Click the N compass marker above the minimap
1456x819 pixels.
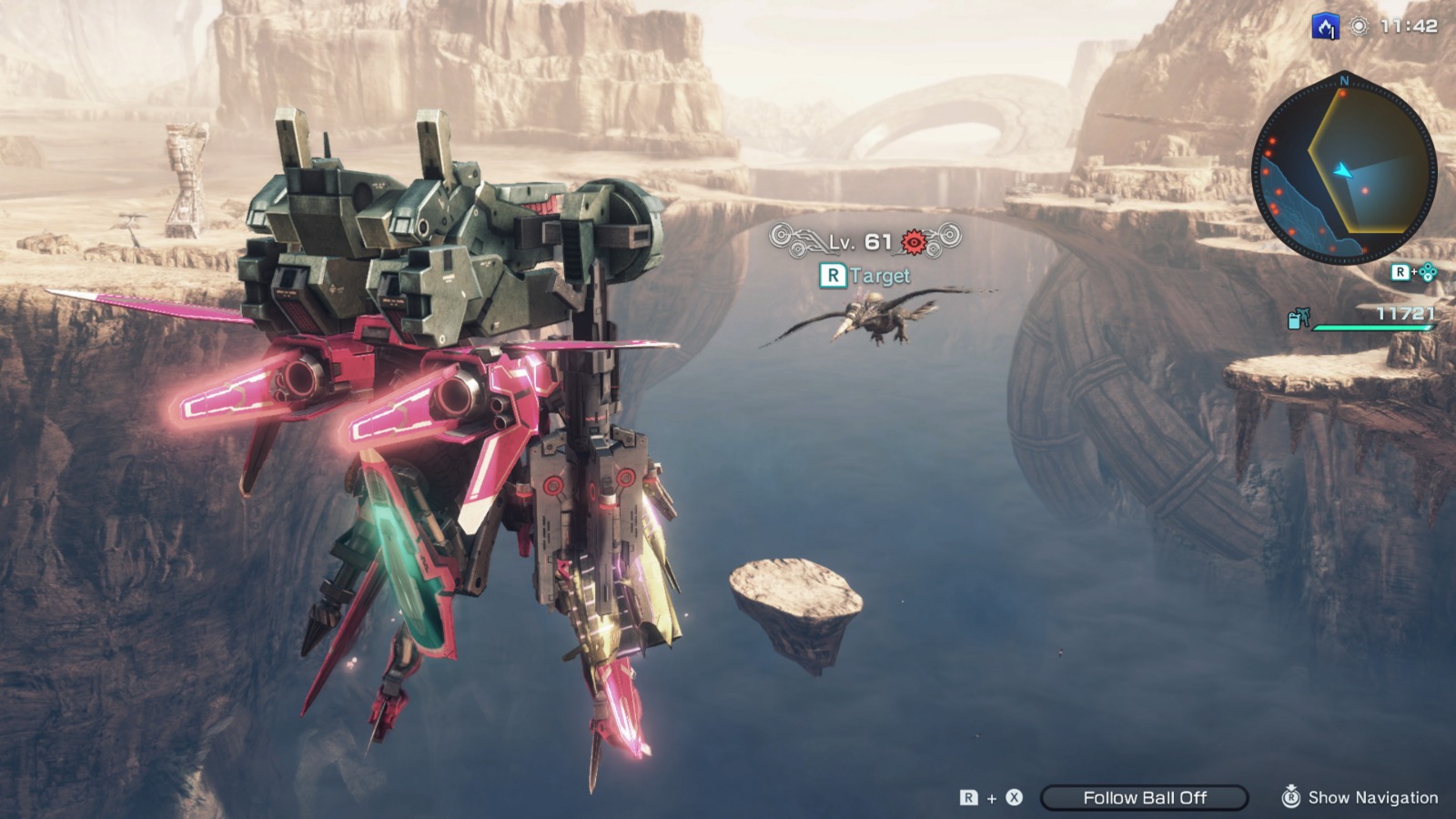(x=1344, y=80)
